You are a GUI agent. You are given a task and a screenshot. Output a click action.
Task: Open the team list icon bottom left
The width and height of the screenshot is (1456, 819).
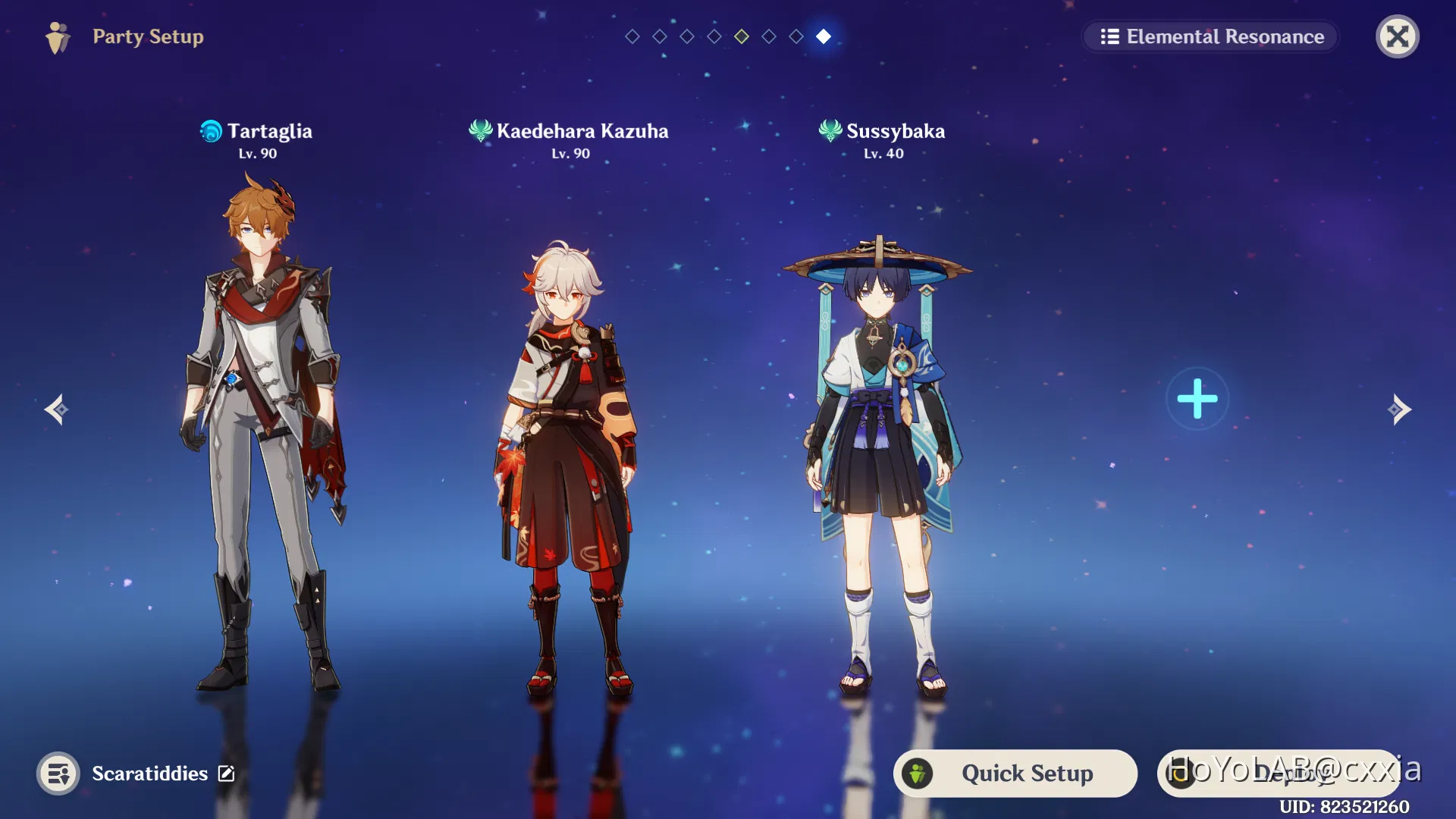coord(59,773)
